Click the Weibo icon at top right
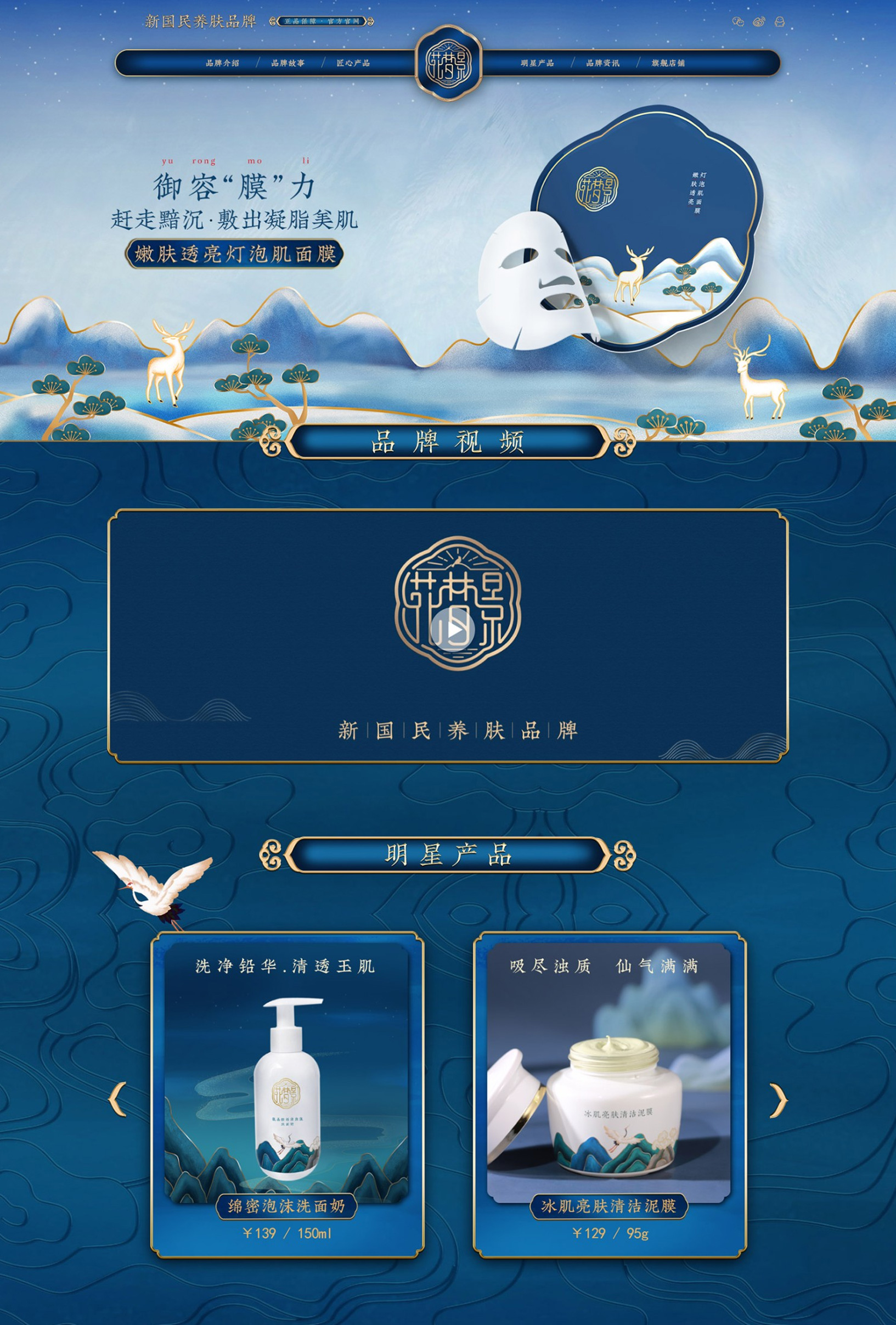 click(x=759, y=21)
